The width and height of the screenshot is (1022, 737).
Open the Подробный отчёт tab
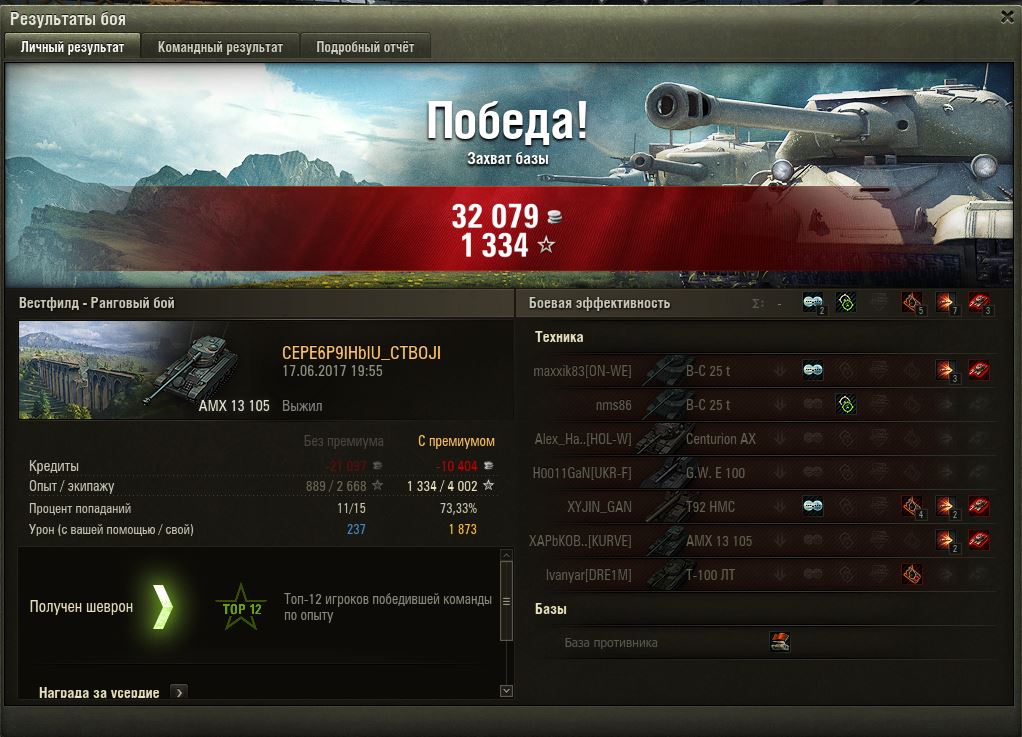(x=365, y=47)
